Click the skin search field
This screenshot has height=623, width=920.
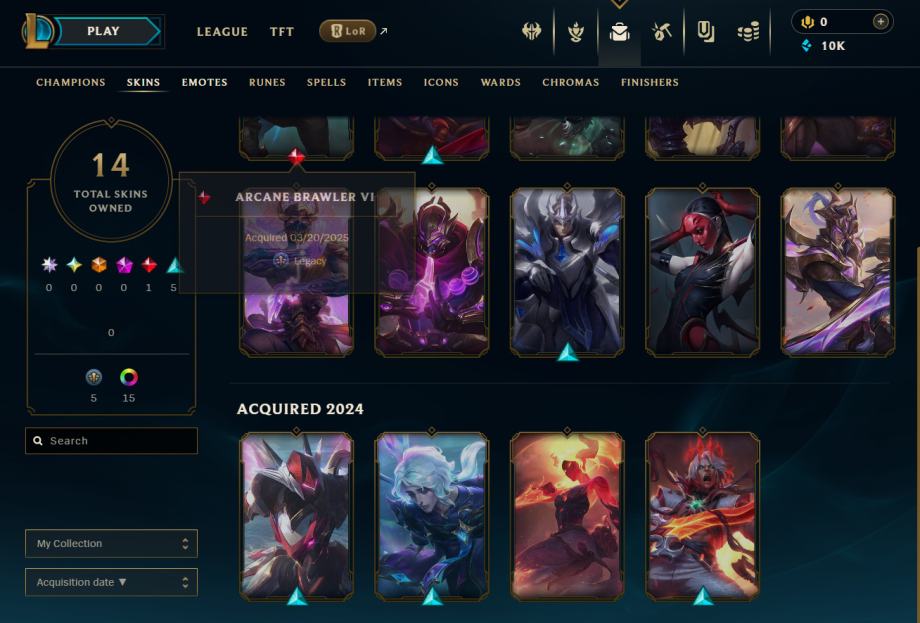tap(112, 441)
